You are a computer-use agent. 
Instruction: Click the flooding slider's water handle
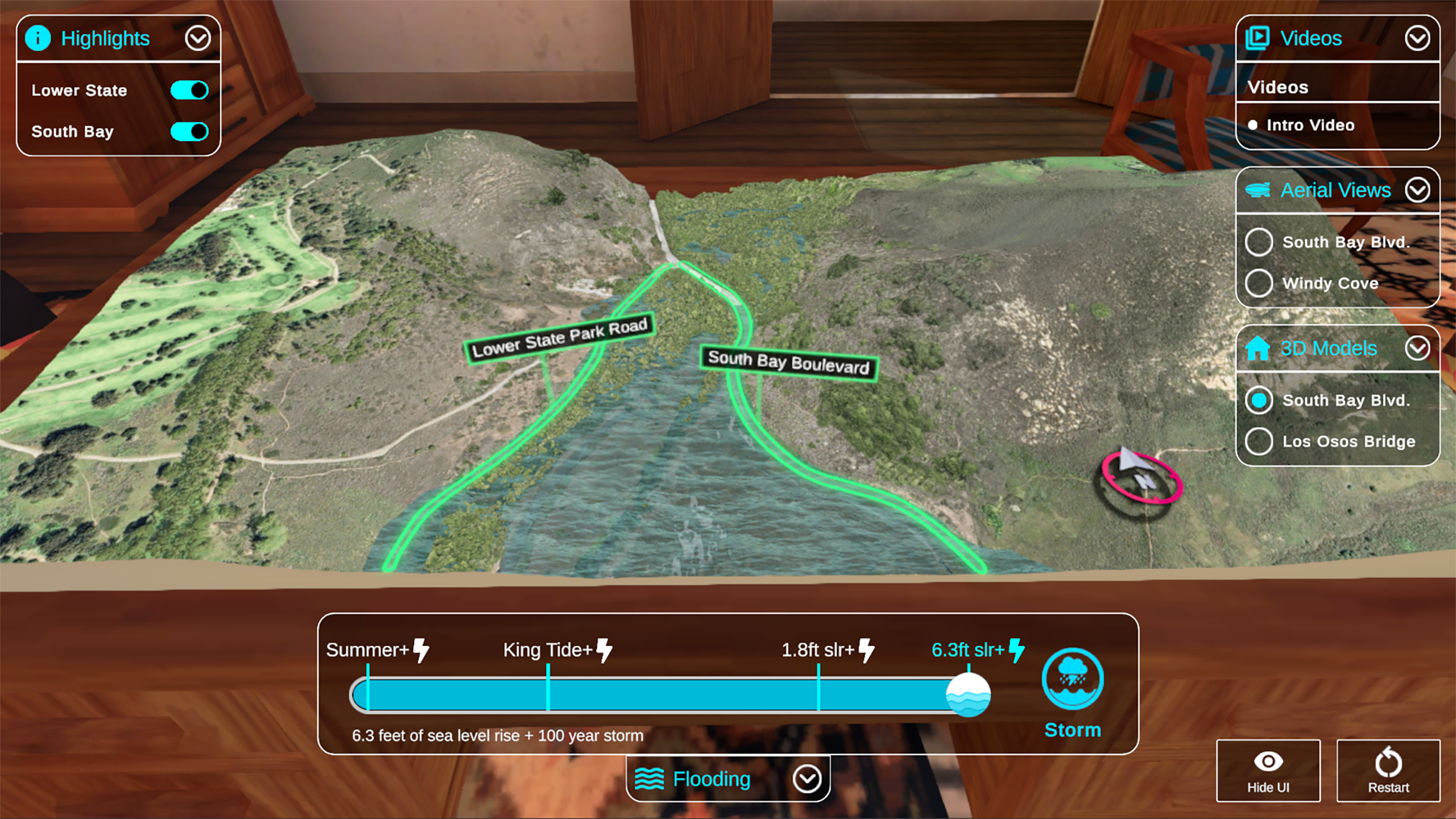point(968,694)
